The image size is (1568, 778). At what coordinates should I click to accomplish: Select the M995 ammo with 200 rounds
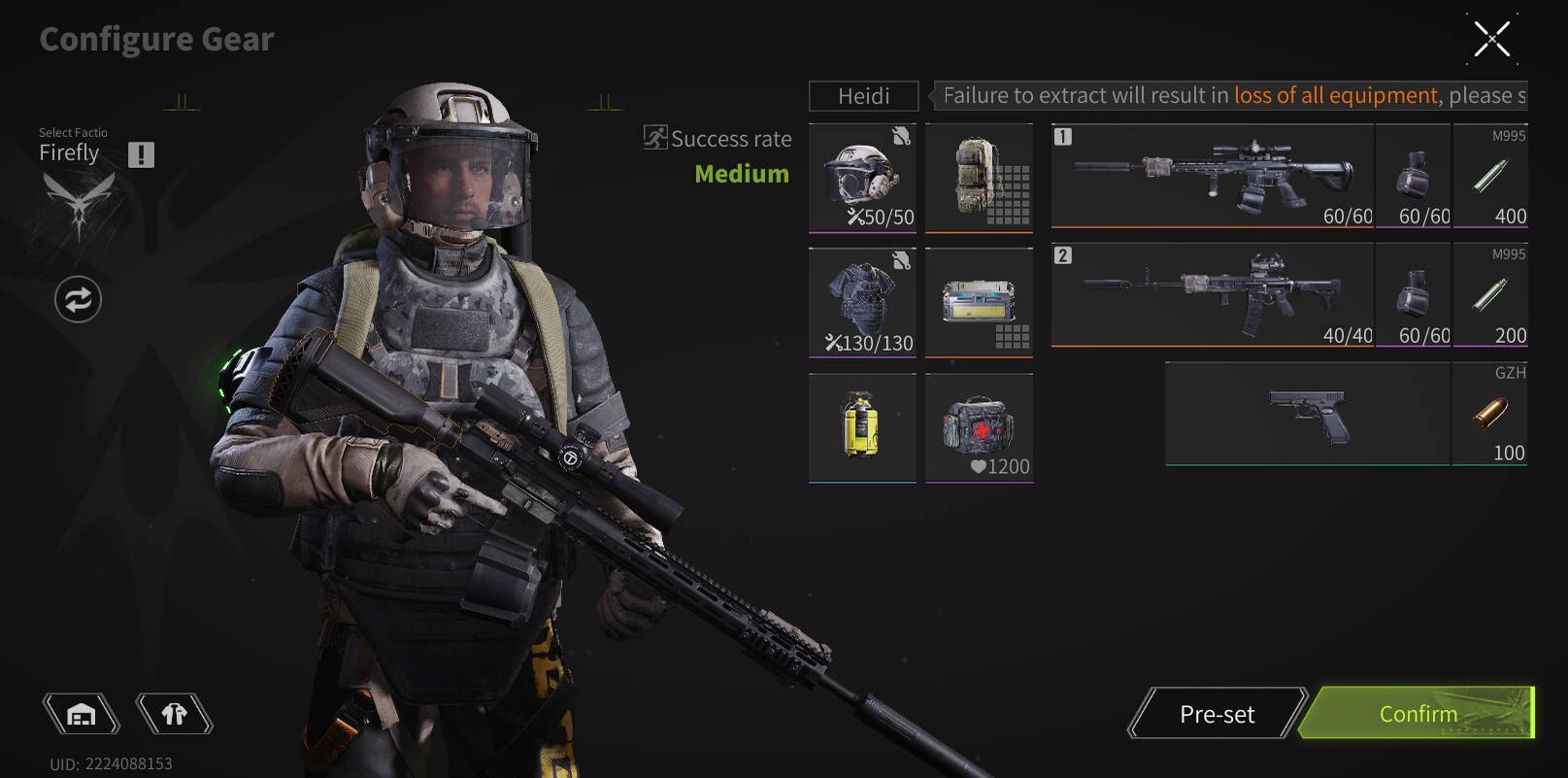1489,294
